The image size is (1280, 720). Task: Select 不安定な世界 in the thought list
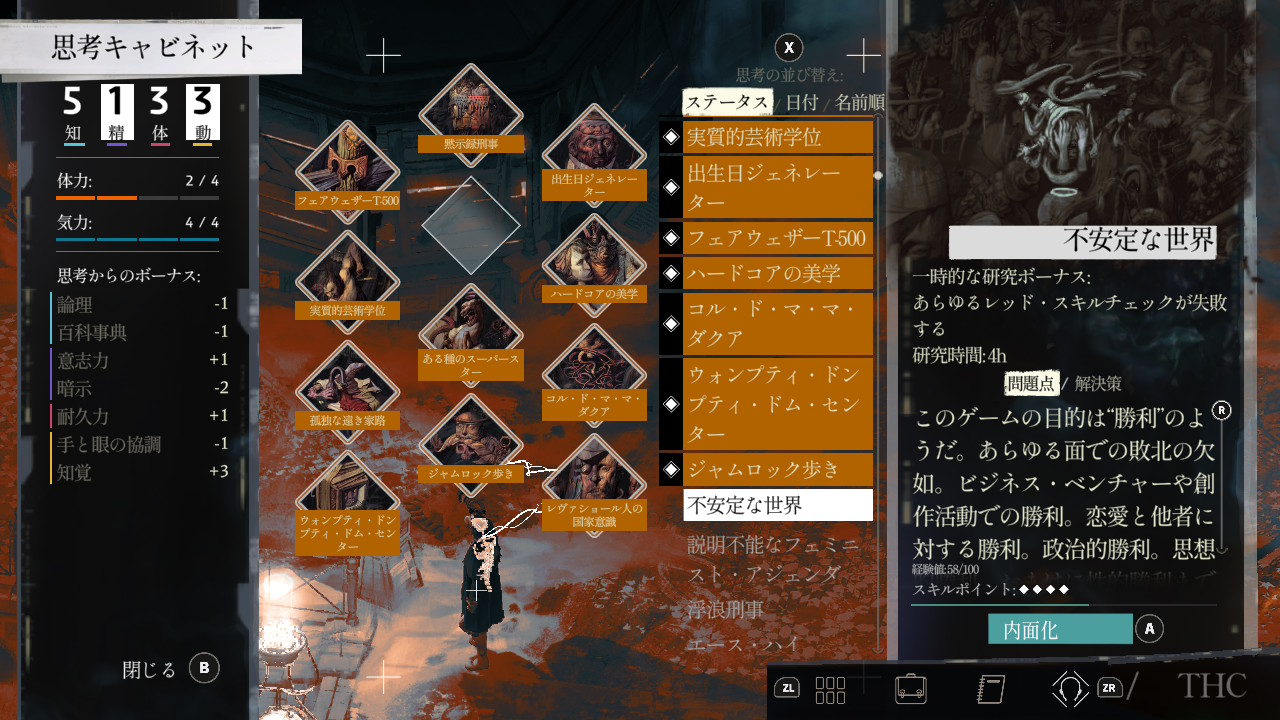(x=778, y=505)
